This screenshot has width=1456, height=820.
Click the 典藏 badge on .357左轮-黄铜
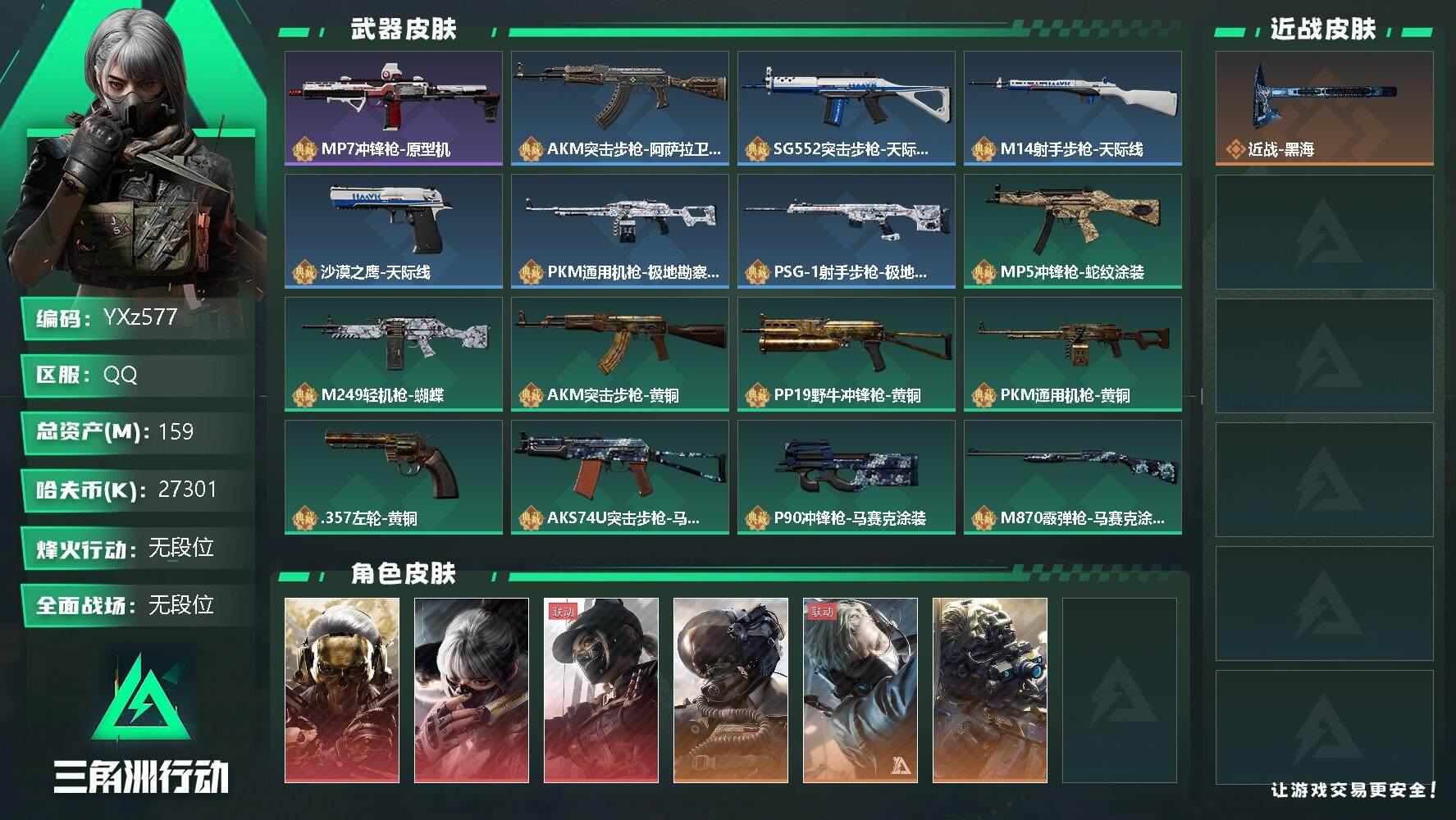coord(304,518)
